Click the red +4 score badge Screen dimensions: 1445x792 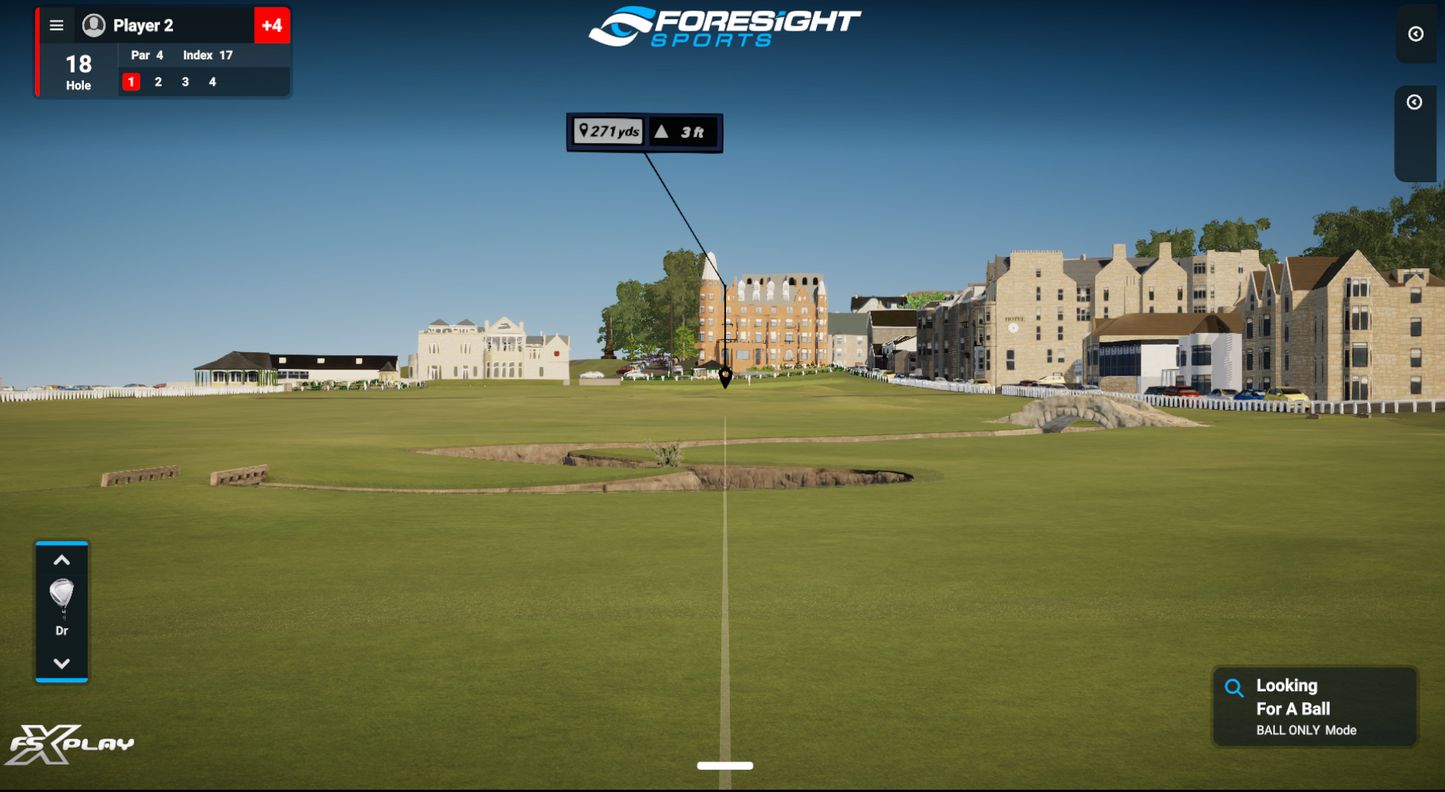[x=271, y=24]
